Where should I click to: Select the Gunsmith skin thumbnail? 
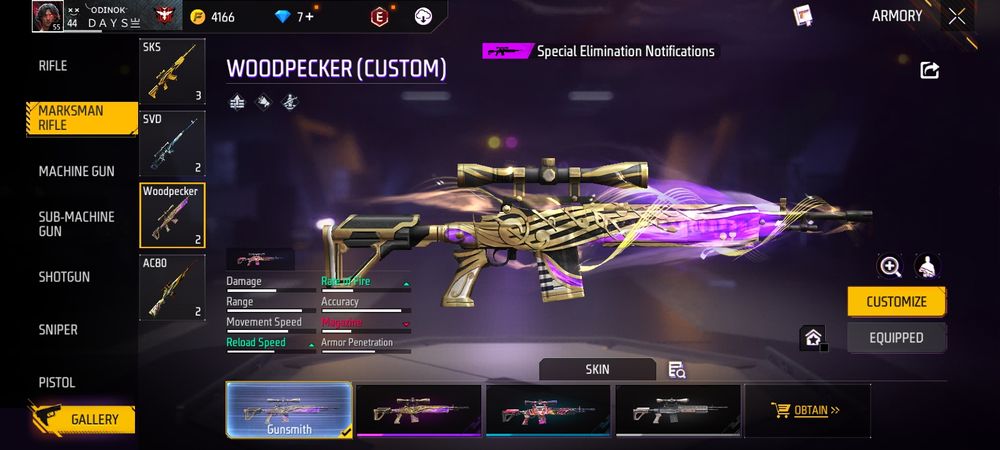coord(289,410)
